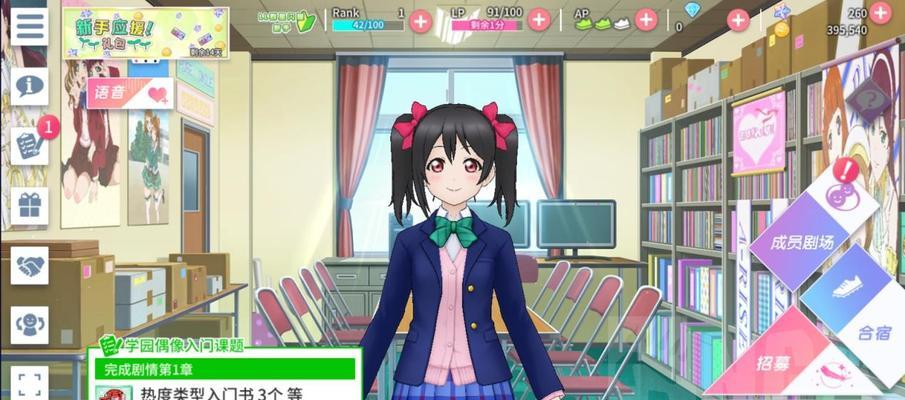
Task: Open the 新手应援 gift pack banner
Action: (x=146, y=33)
